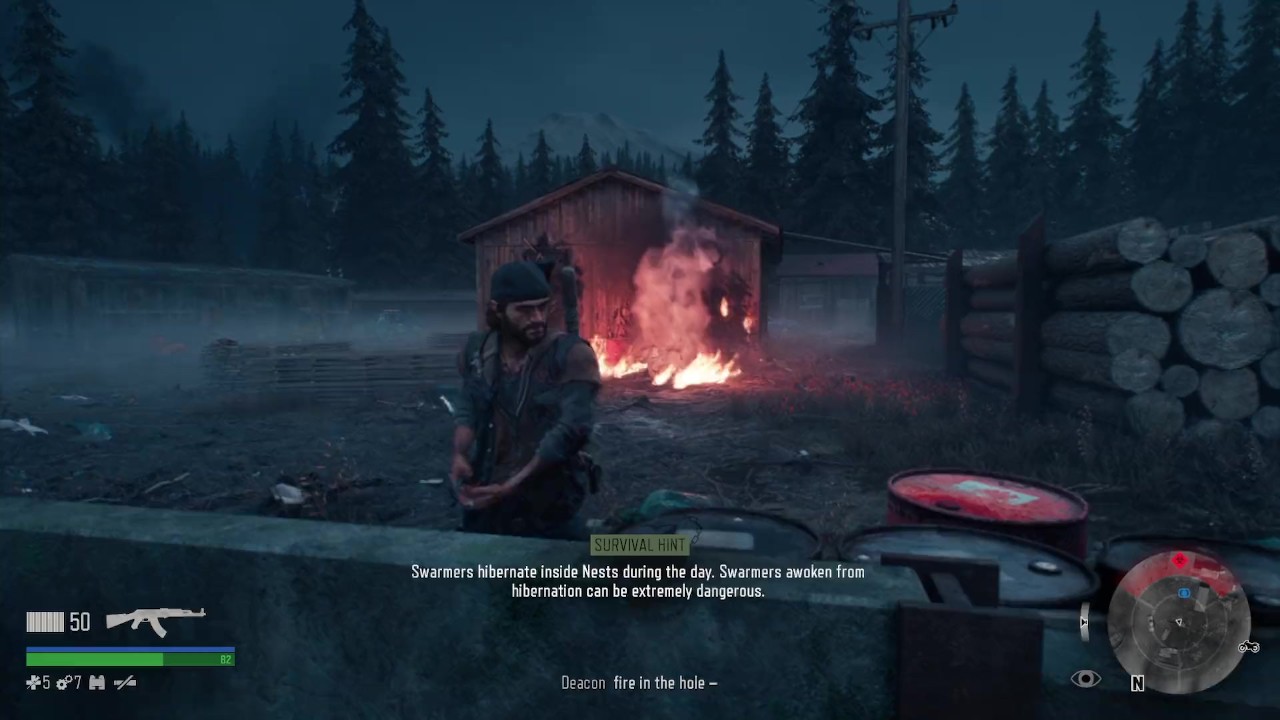Select the blue objective marker on minimap
Viewport: 1280px width, 720px height.
[1184, 593]
